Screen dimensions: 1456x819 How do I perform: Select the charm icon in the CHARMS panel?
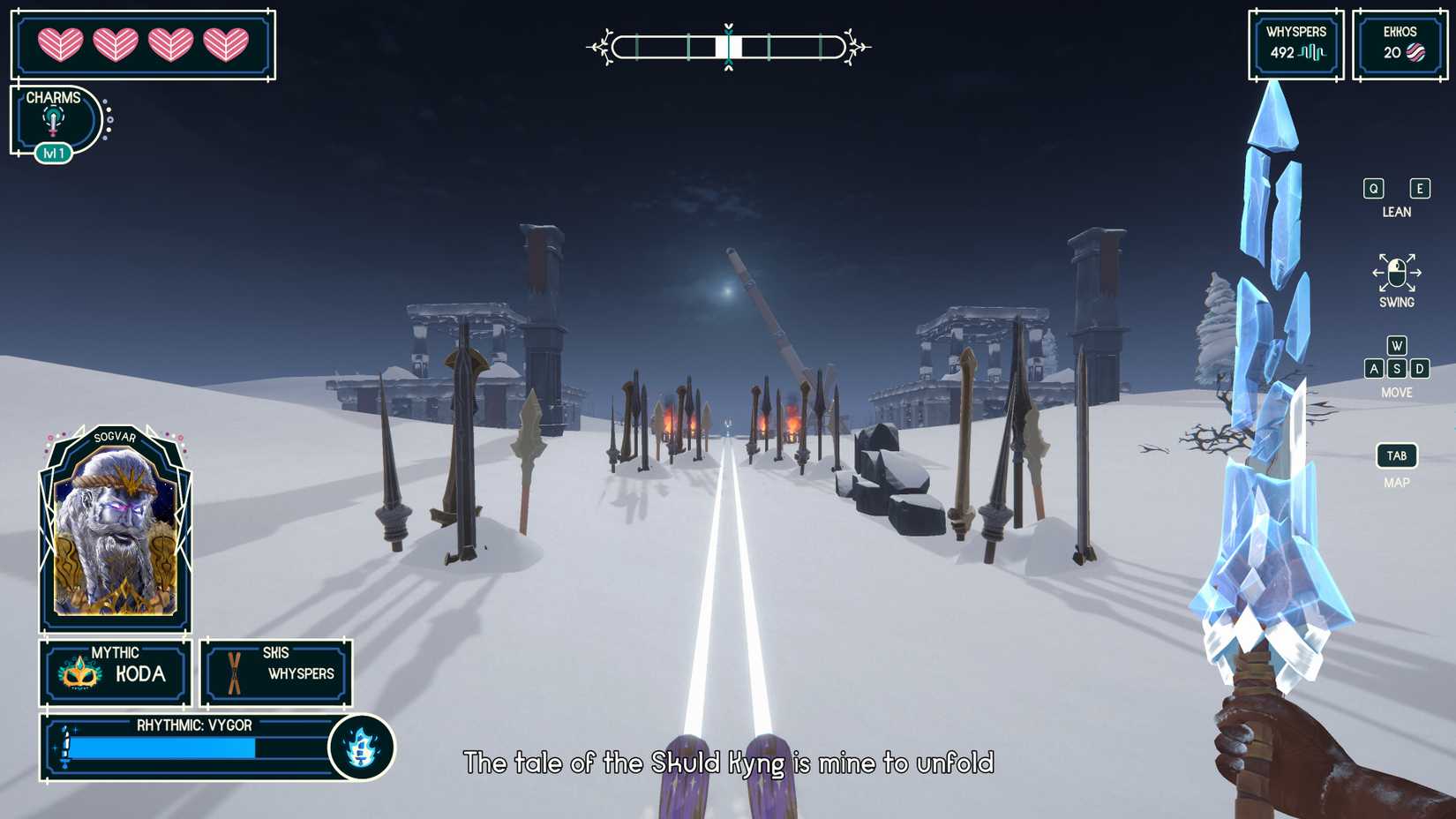tap(54, 119)
